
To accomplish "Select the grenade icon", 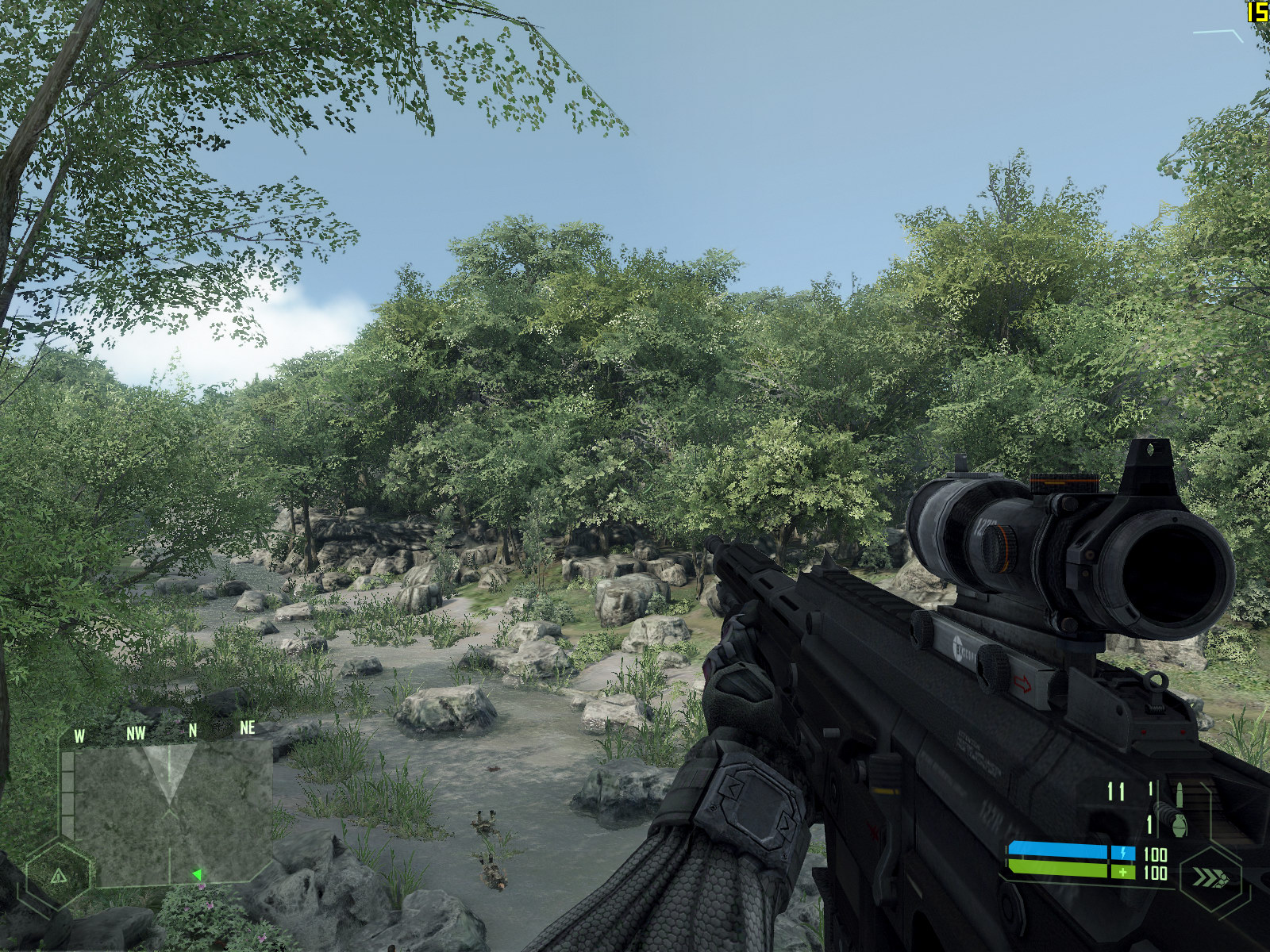I will click(1179, 825).
